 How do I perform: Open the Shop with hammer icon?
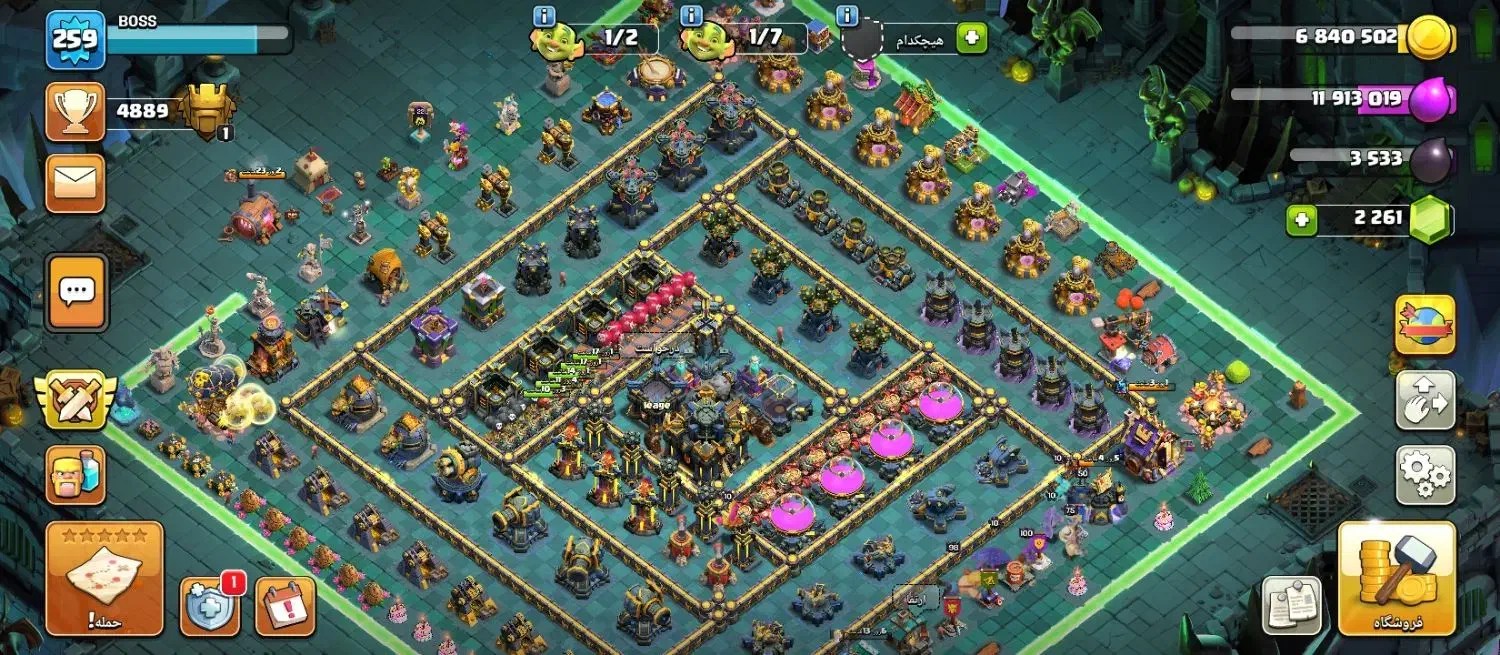1395,579
